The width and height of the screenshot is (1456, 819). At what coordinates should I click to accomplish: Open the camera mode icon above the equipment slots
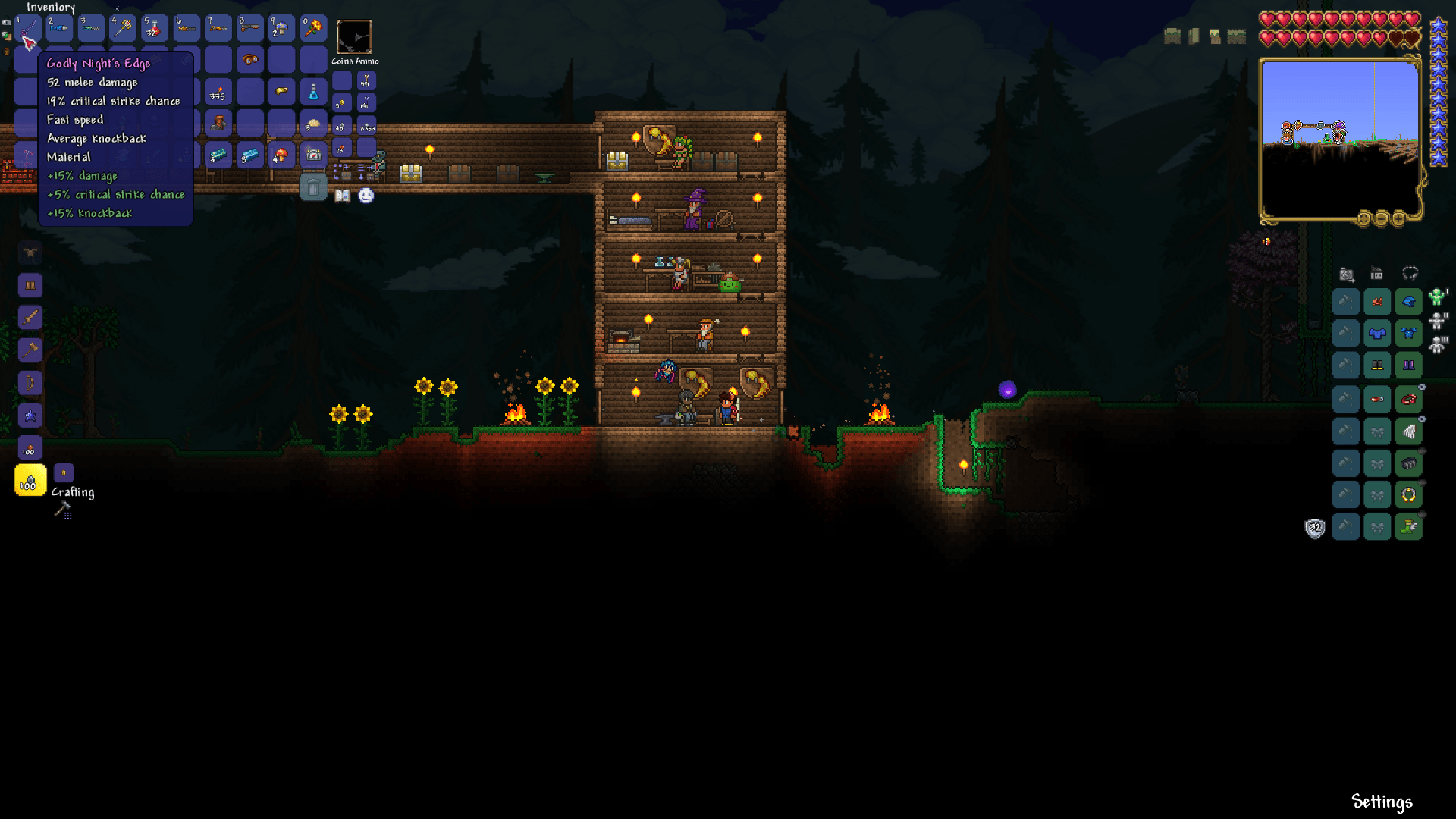[1346, 273]
